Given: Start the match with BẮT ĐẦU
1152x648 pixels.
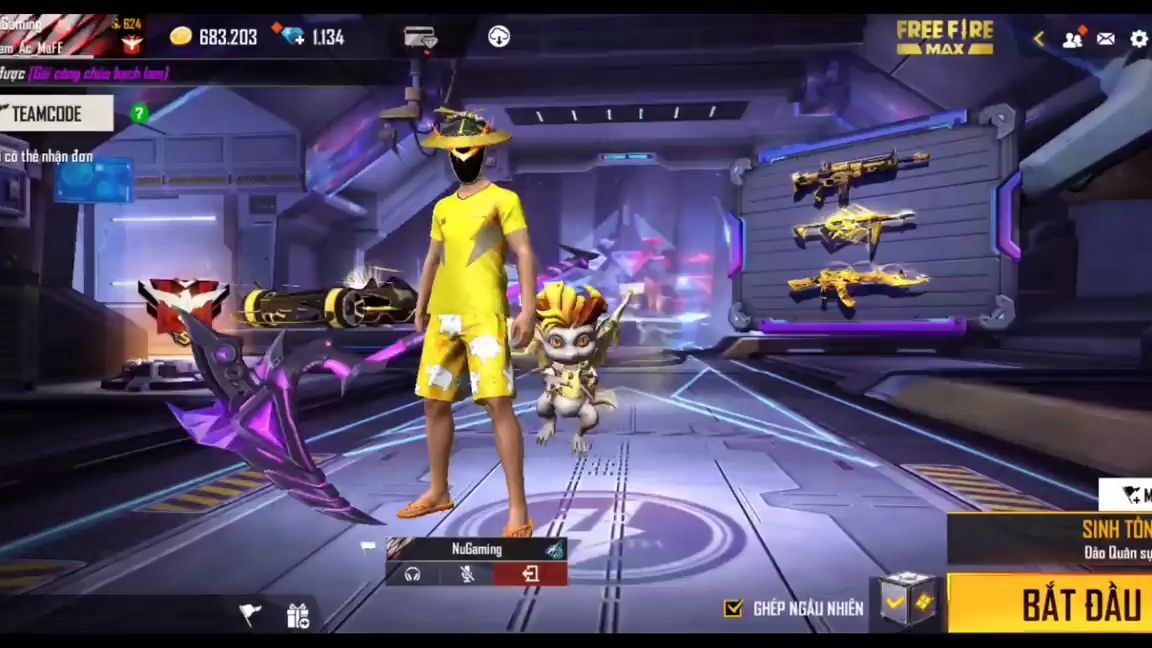Looking at the screenshot, I should pos(1050,603).
